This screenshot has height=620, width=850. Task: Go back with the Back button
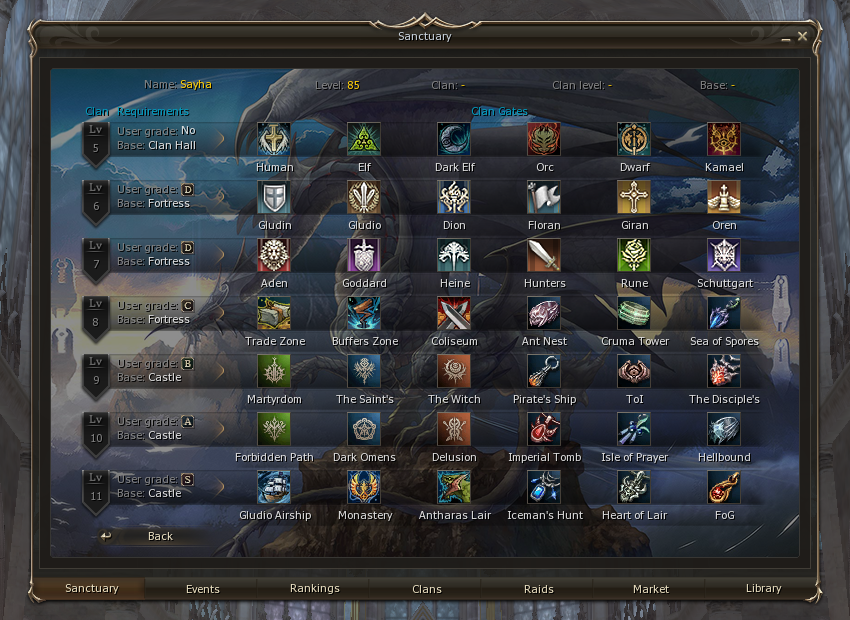(x=150, y=536)
